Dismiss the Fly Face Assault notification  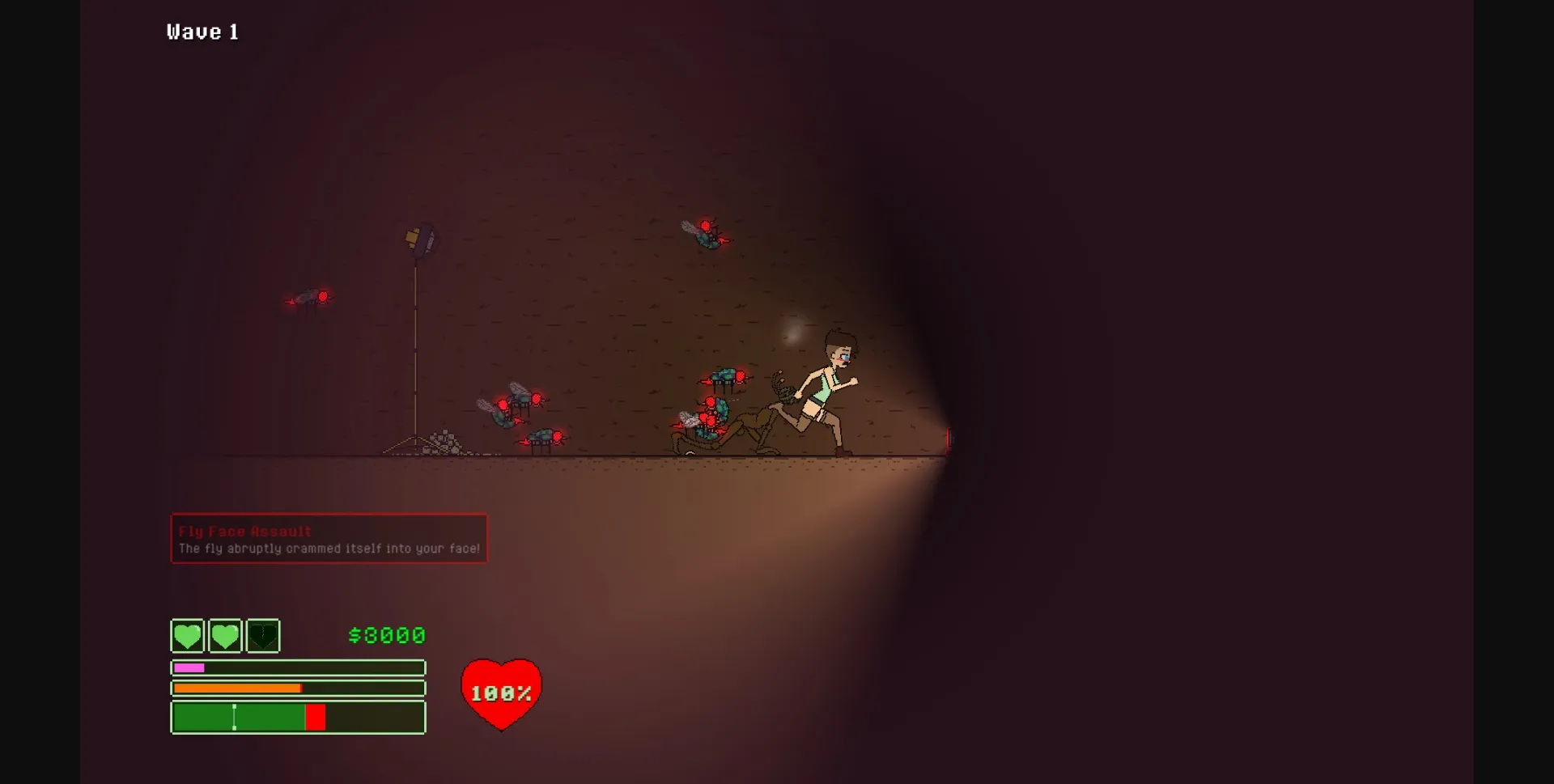(328, 538)
